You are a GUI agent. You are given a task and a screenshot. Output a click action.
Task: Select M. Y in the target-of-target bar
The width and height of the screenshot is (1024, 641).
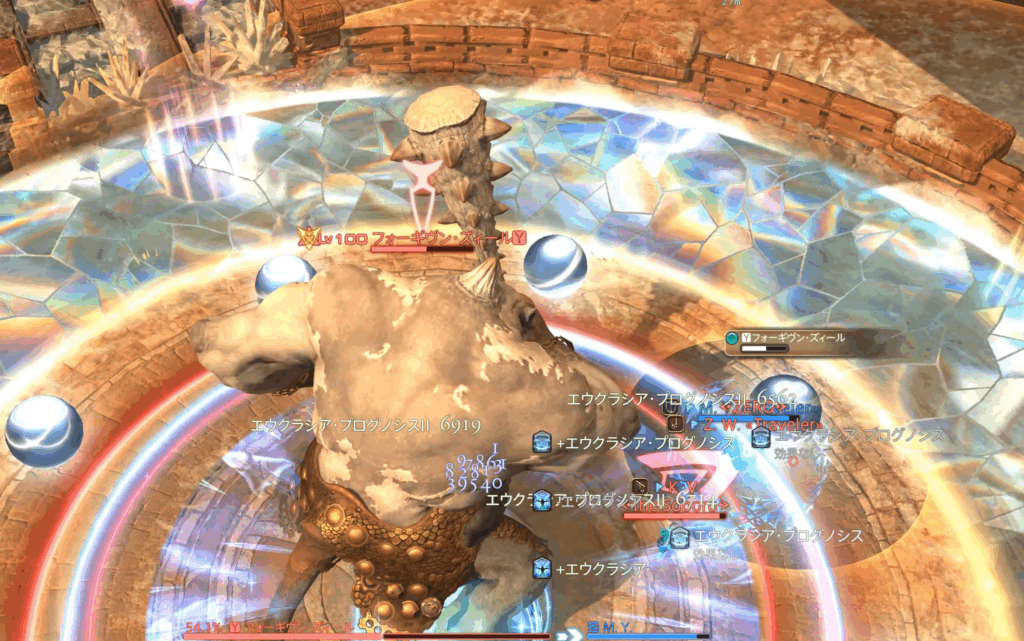click(612, 627)
